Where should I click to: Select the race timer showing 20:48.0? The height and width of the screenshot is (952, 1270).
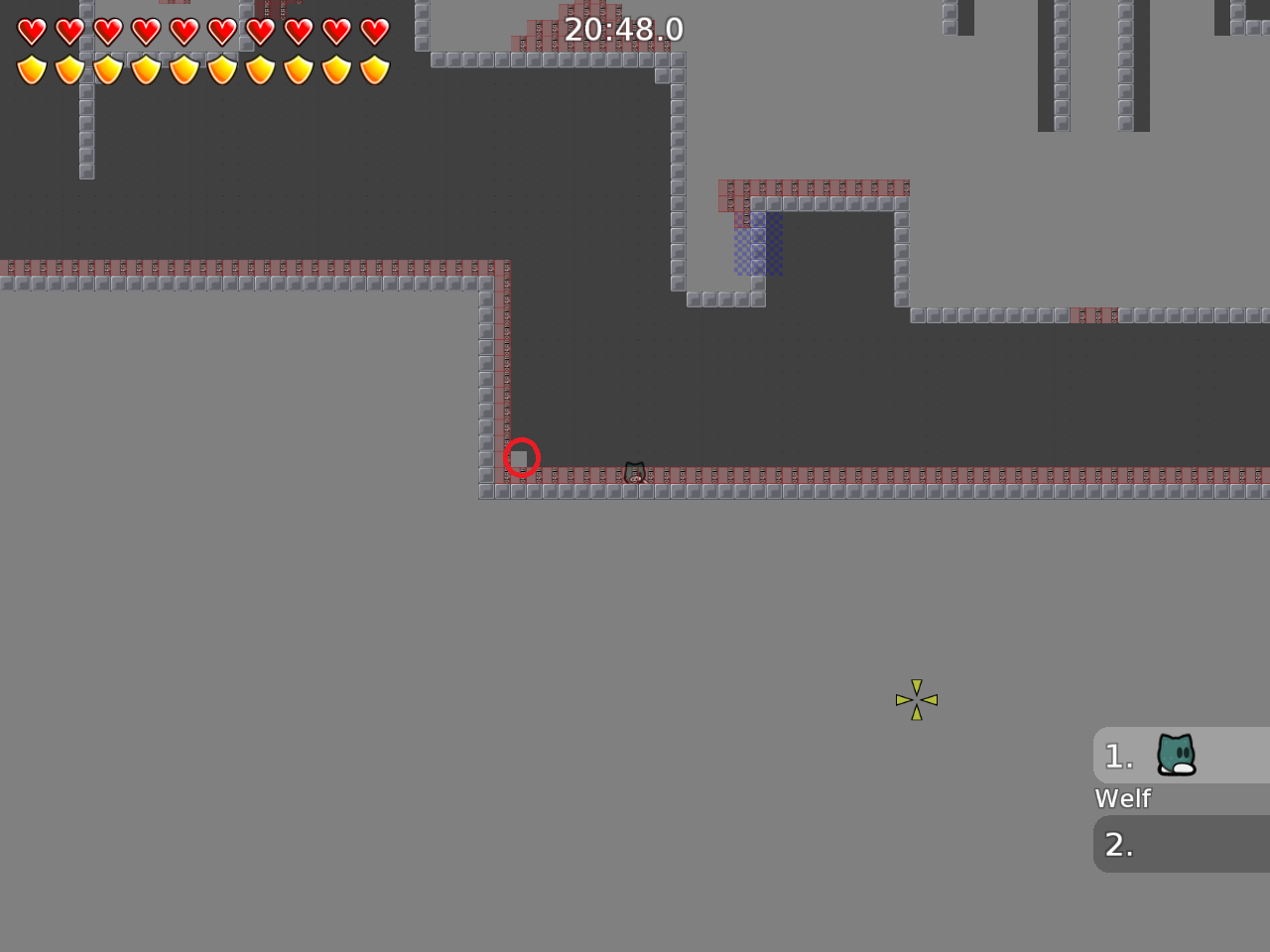pyautogui.click(x=623, y=30)
